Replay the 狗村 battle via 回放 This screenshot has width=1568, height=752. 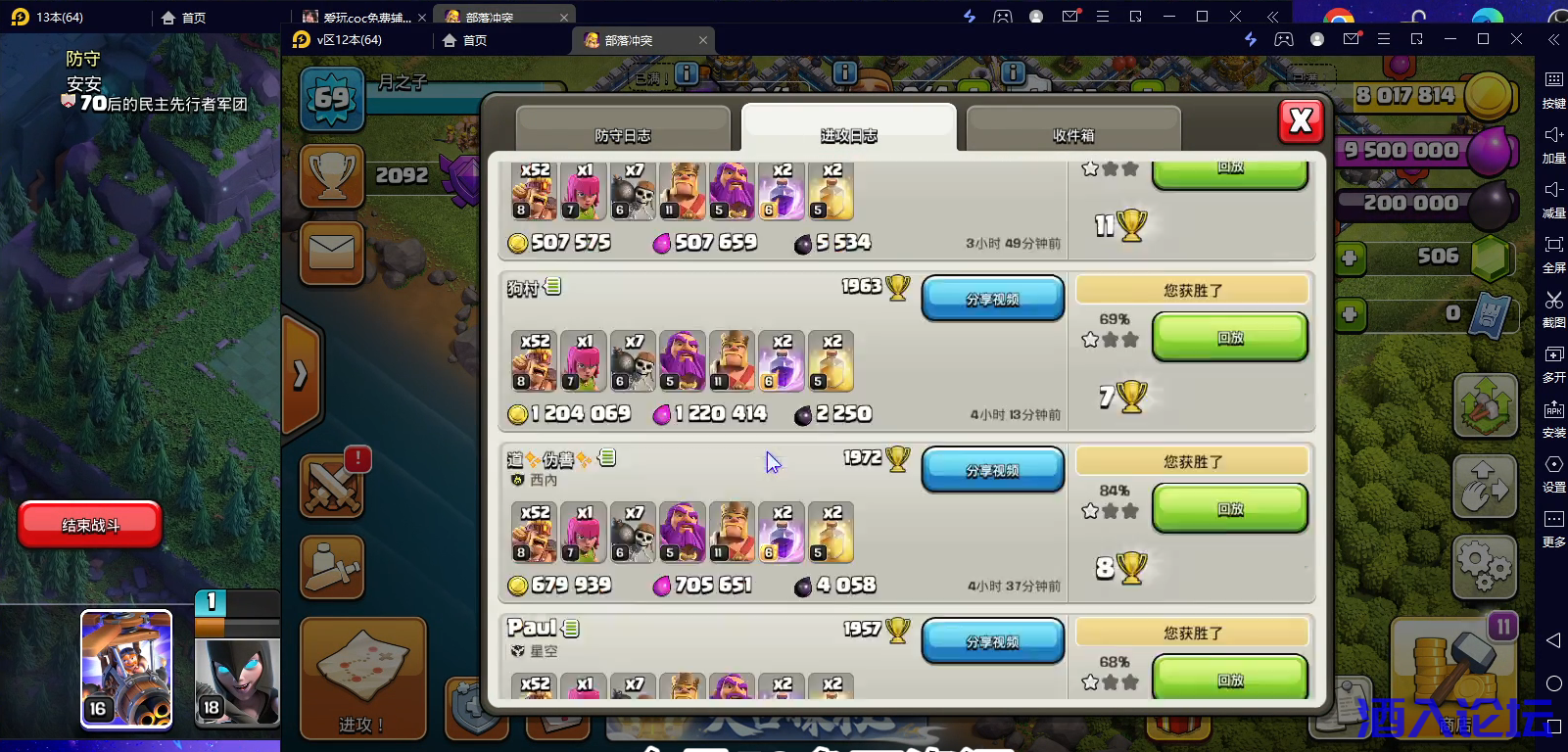point(1229,337)
